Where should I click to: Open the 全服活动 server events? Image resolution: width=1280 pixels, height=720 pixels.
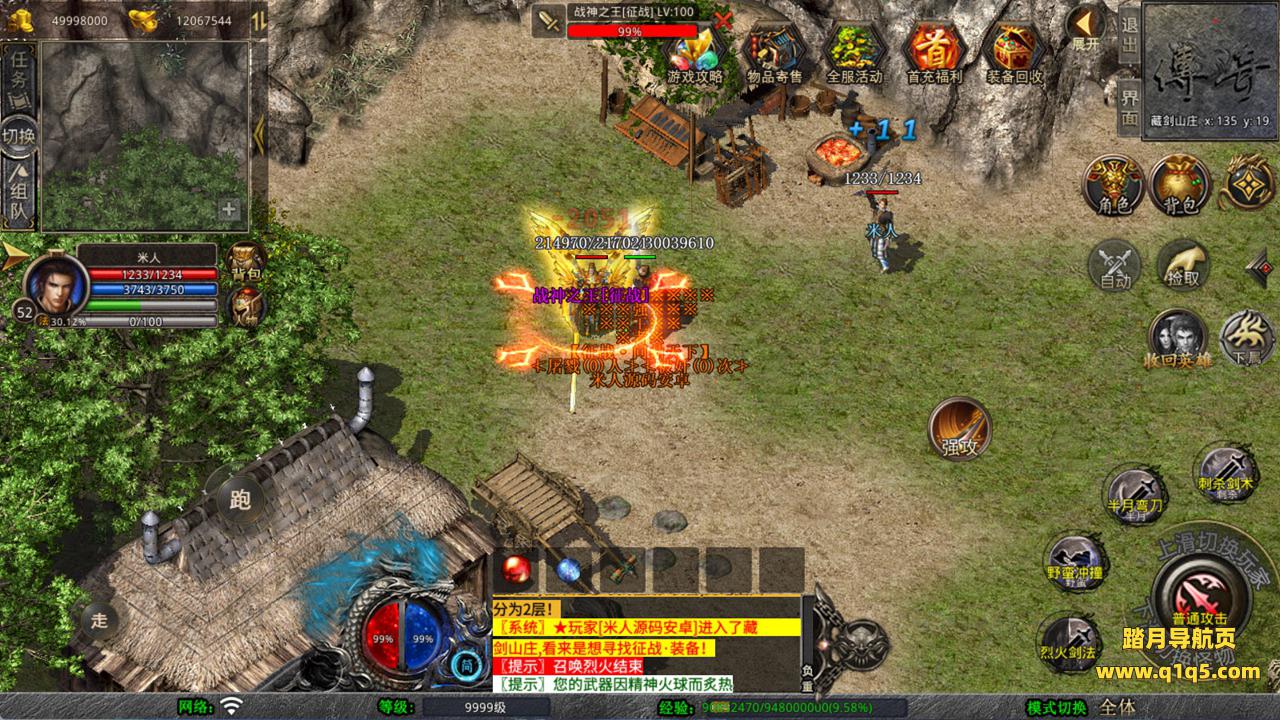click(854, 52)
